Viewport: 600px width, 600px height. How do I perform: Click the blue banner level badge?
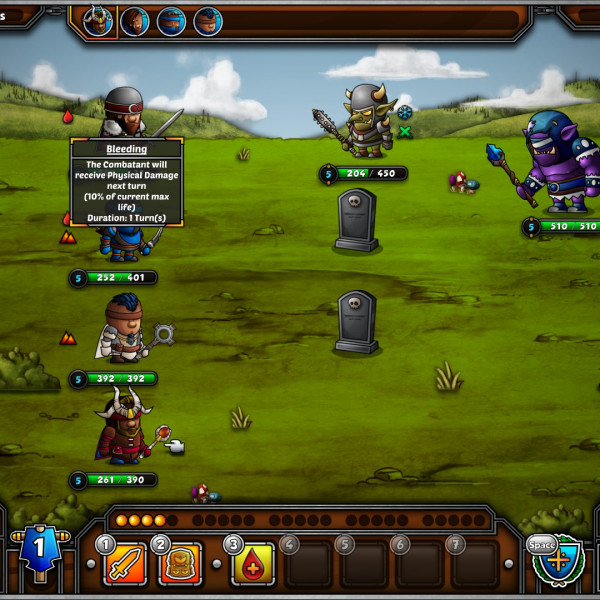click(37, 549)
